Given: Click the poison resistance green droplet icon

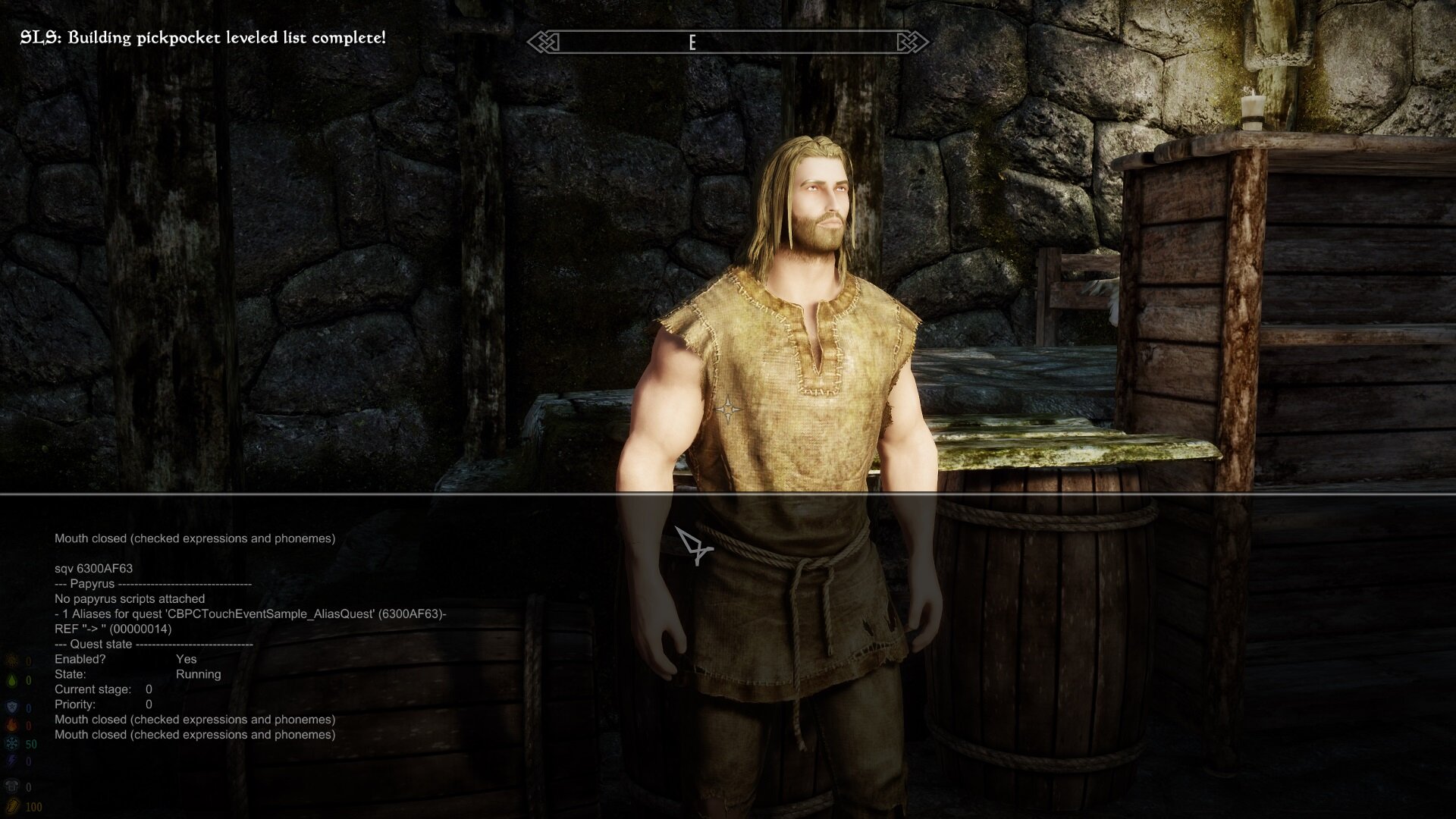Looking at the screenshot, I should [12, 680].
